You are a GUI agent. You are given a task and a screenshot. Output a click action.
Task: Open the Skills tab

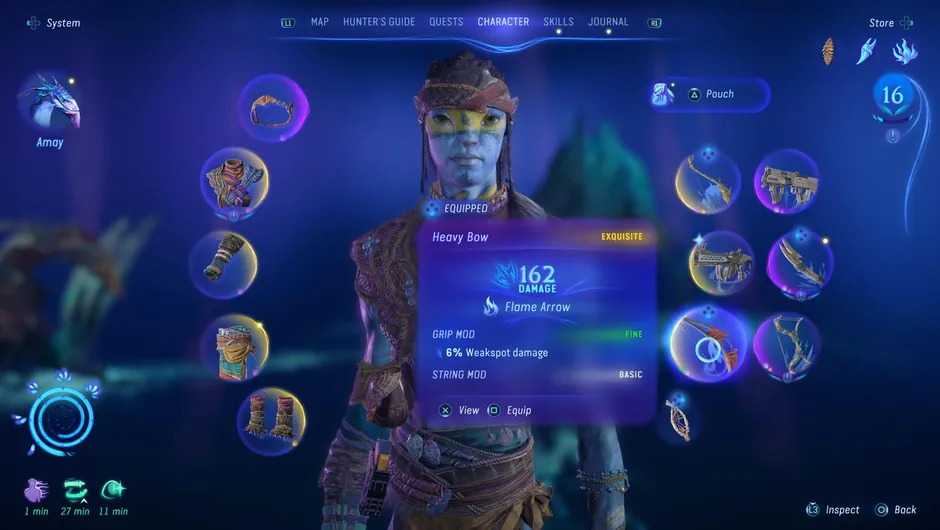[x=559, y=22]
